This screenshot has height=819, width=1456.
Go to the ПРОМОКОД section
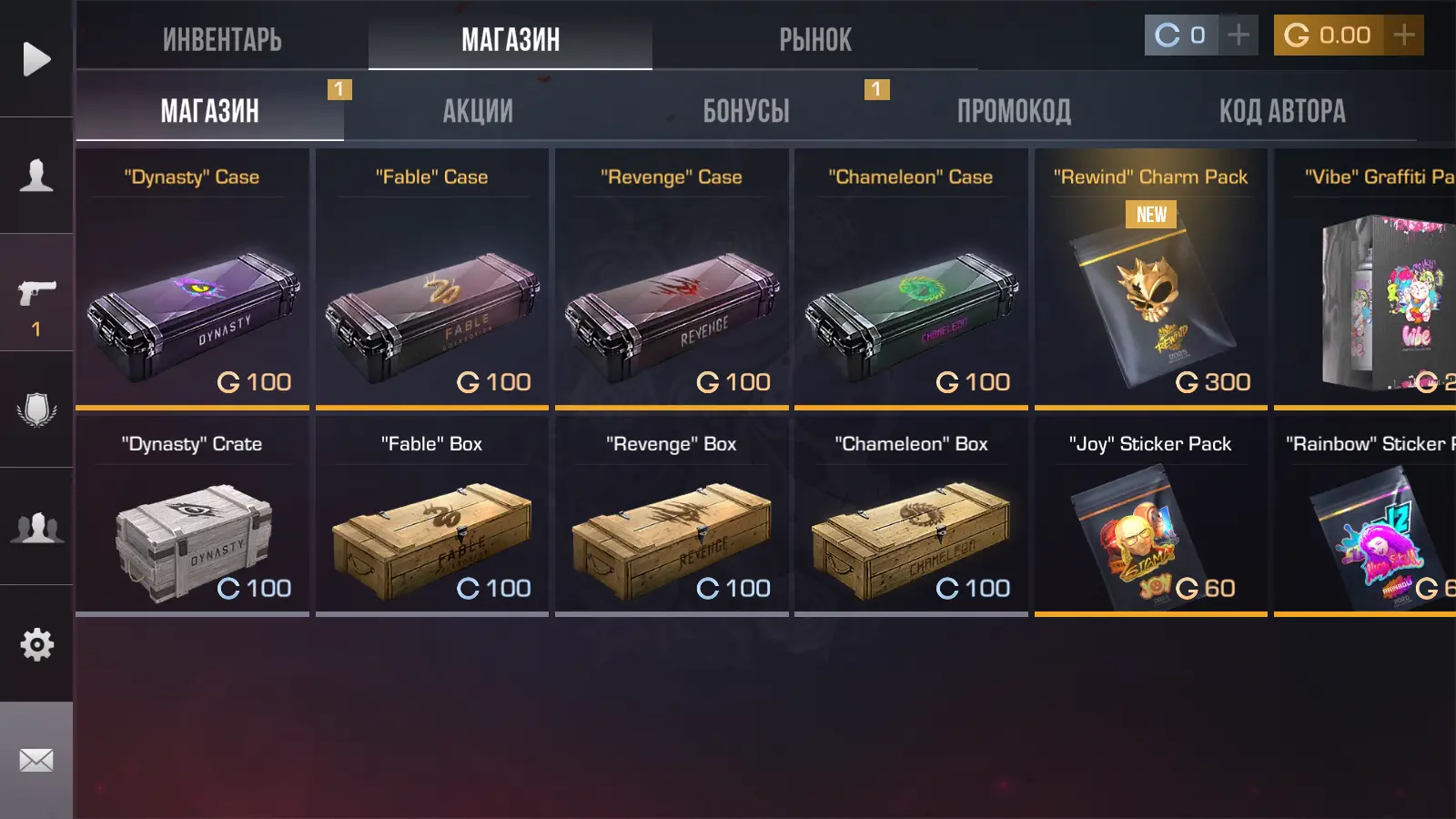(1014, 111)
